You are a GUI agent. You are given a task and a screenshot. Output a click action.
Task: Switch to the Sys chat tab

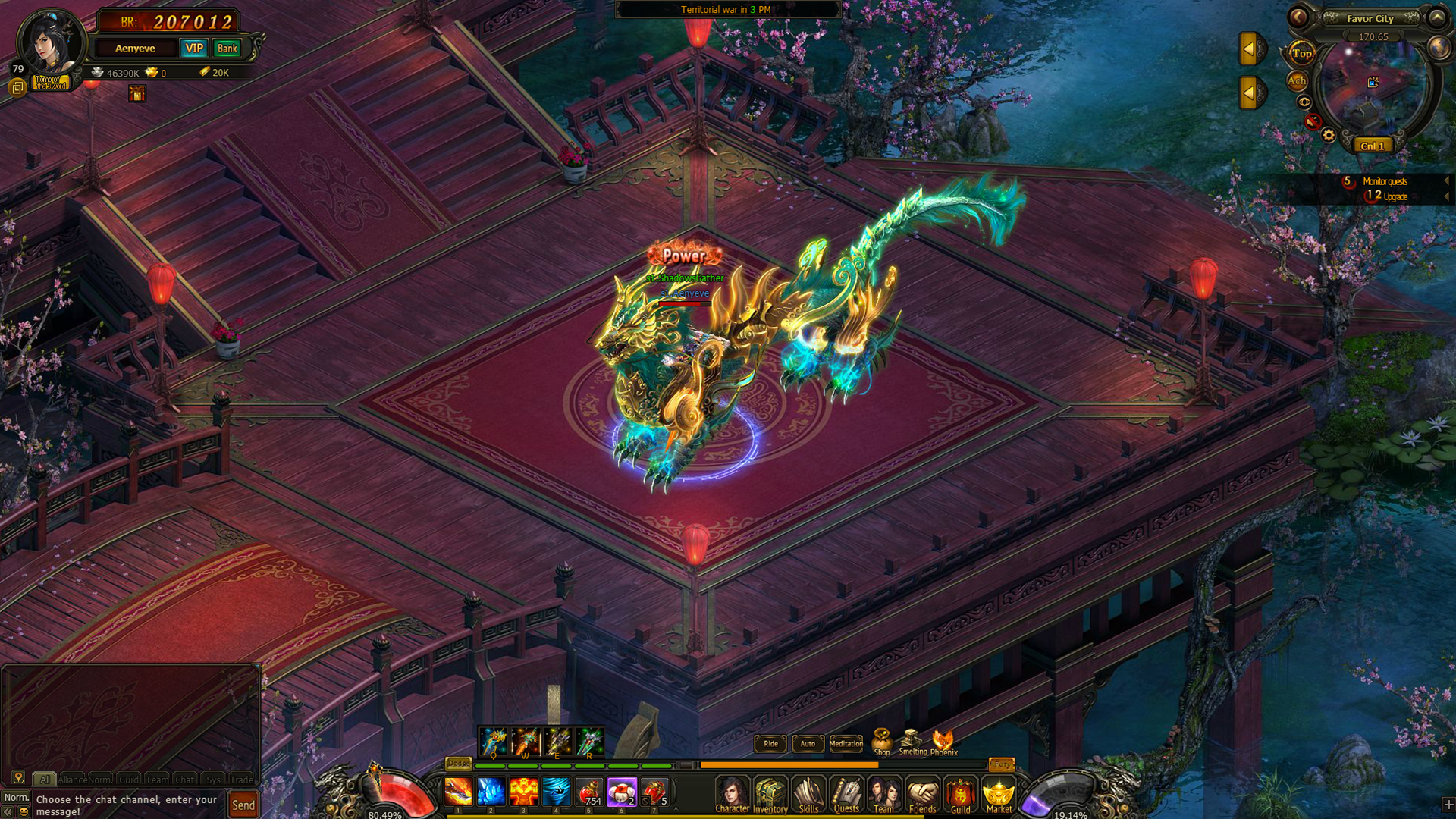pos(213,779)
